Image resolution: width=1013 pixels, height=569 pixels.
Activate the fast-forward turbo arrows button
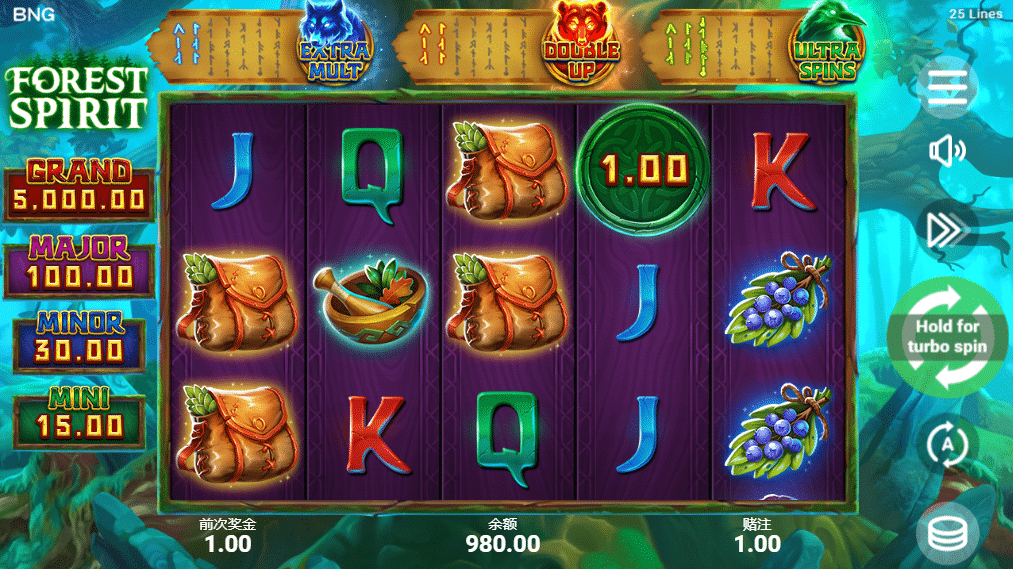click(947, 230)
